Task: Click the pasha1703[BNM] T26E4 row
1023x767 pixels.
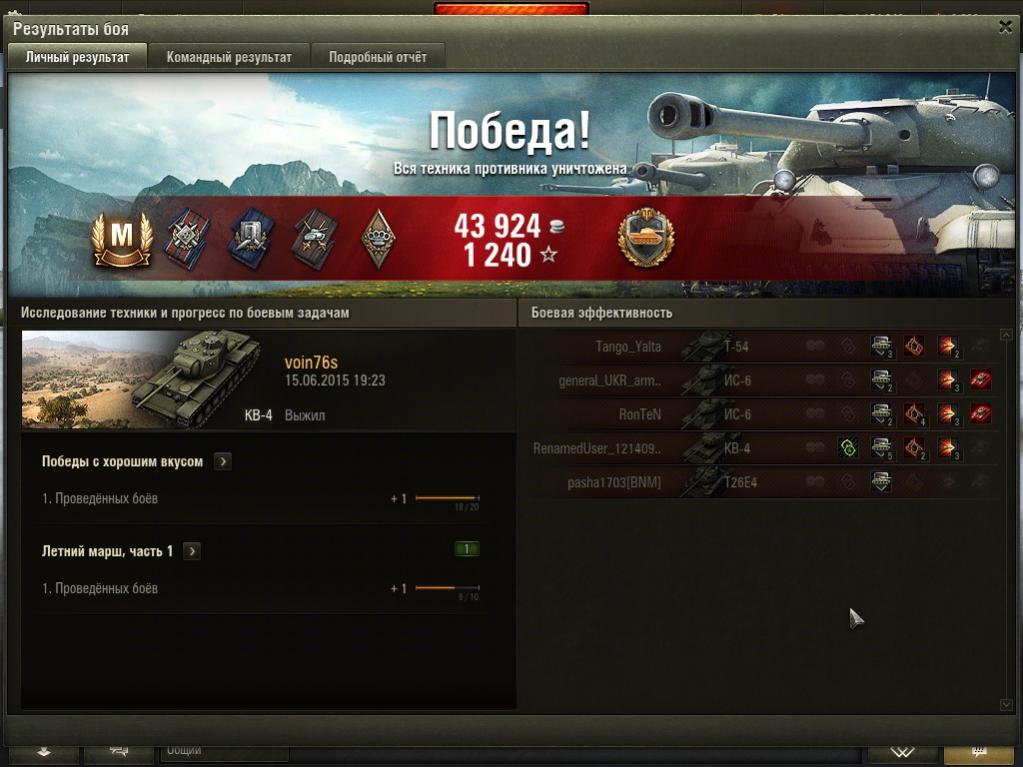Action: tap(760, 482)
